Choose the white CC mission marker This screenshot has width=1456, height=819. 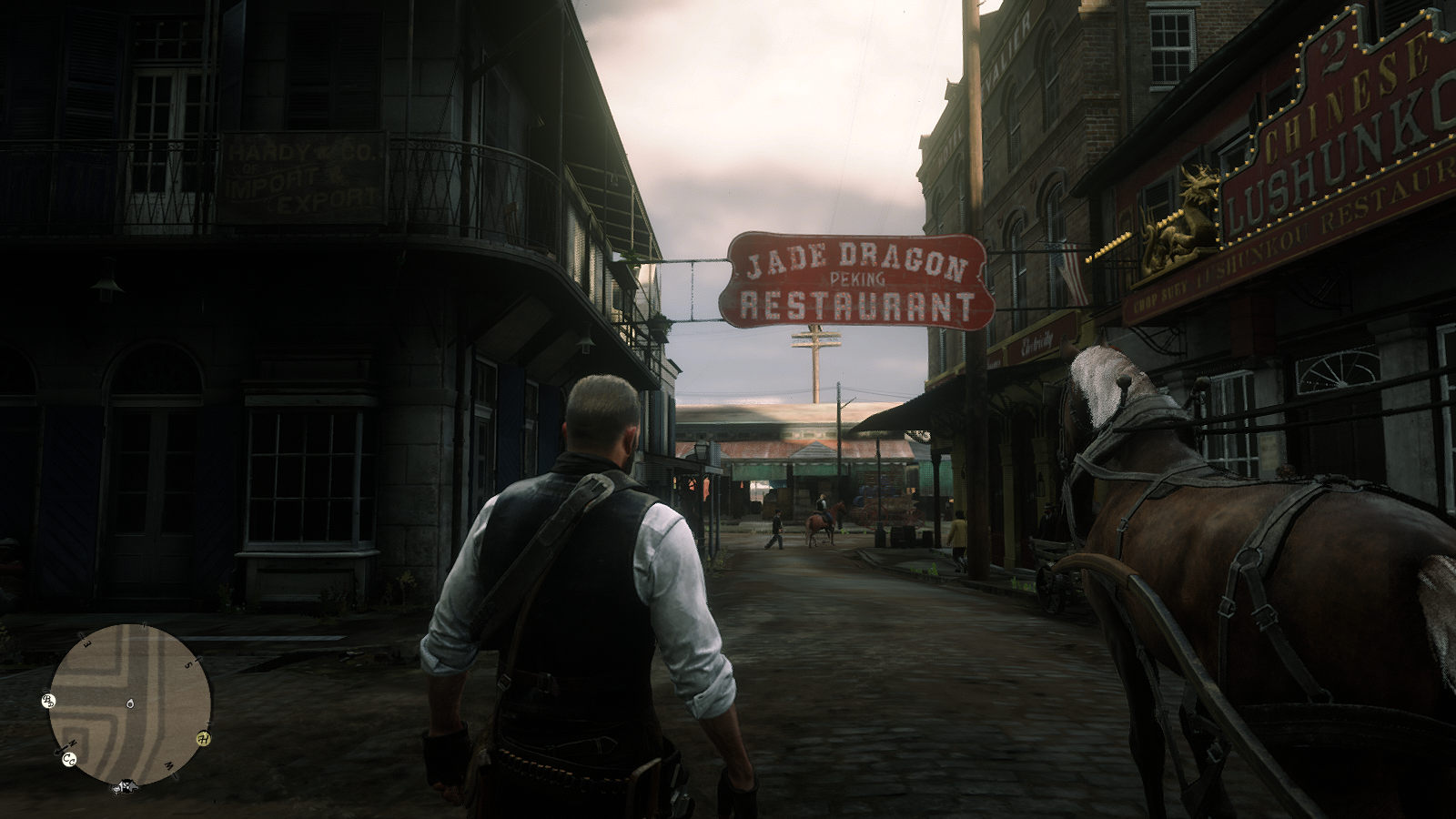click(x=69, y=760)
